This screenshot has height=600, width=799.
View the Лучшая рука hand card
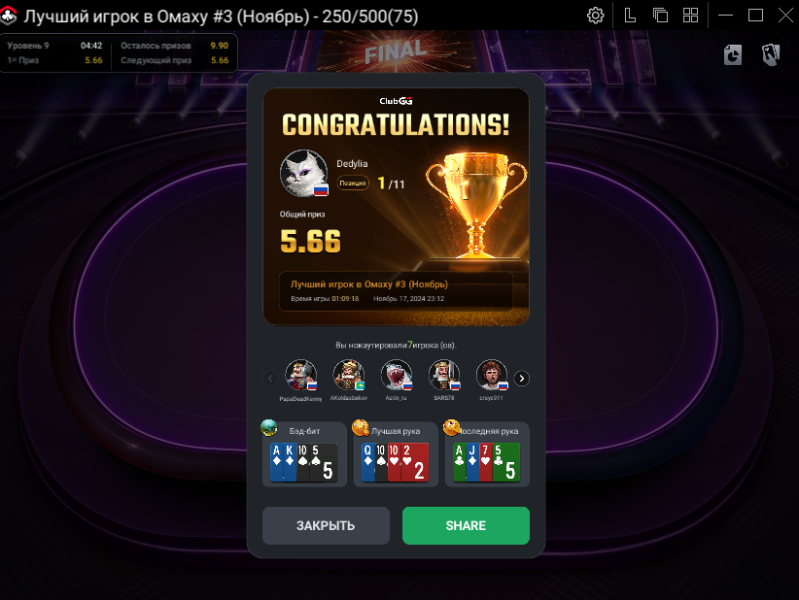coord(396,455)
